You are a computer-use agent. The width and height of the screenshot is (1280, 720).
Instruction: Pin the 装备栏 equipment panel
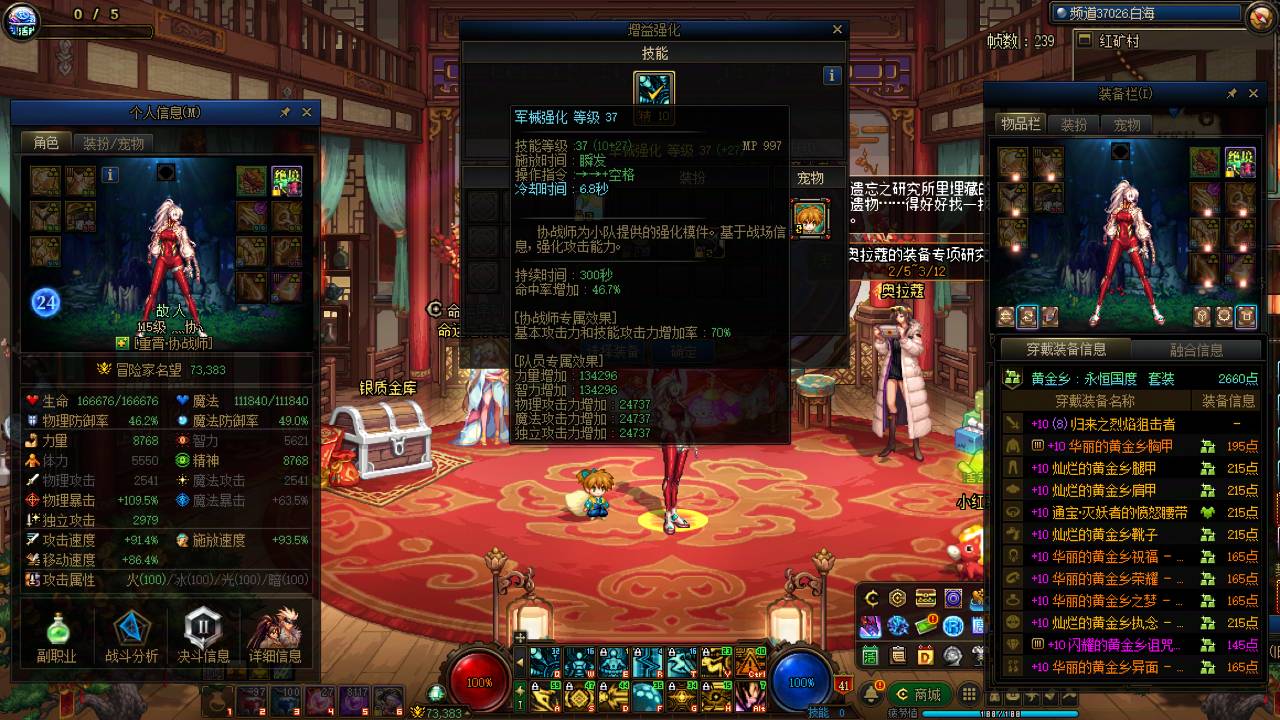pos(1232,93)
